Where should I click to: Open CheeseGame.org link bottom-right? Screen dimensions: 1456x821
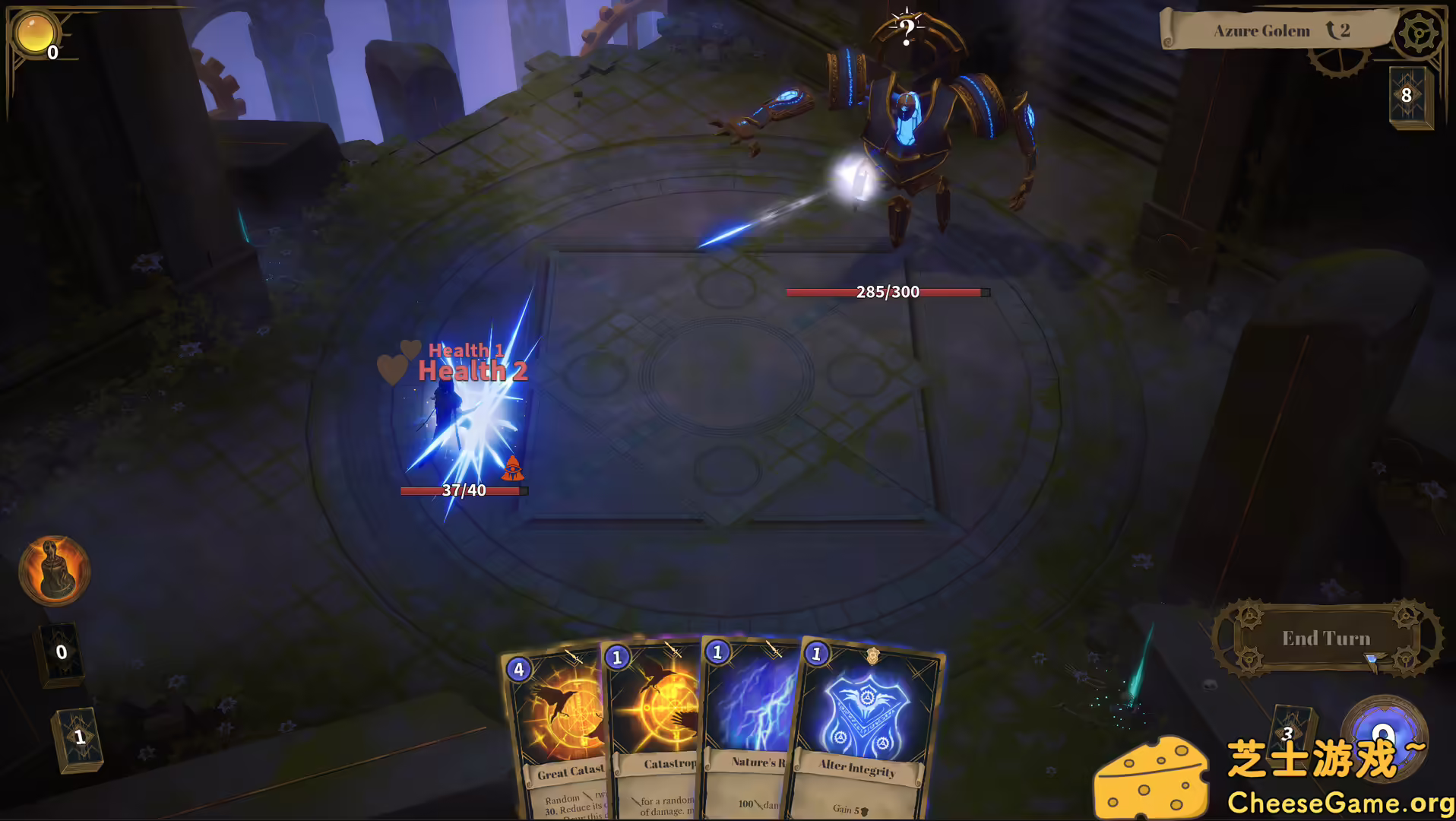coord(1340,800)
